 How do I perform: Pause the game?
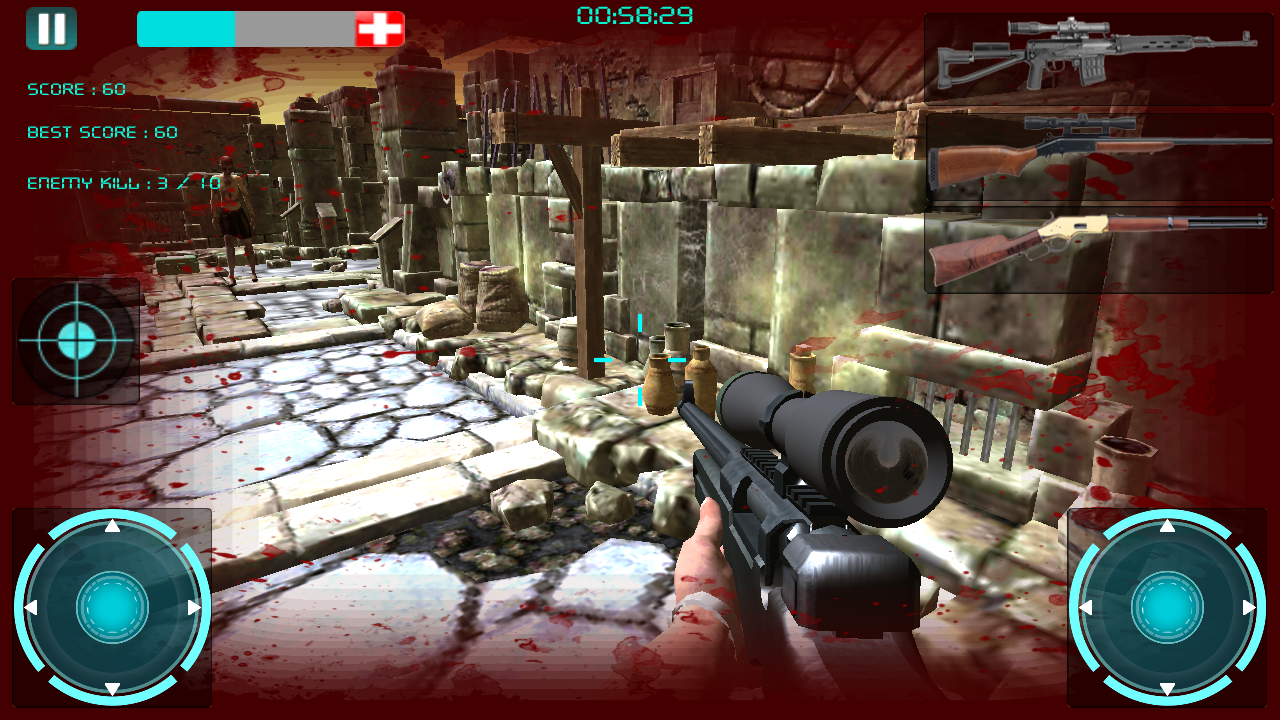[51, 28]
